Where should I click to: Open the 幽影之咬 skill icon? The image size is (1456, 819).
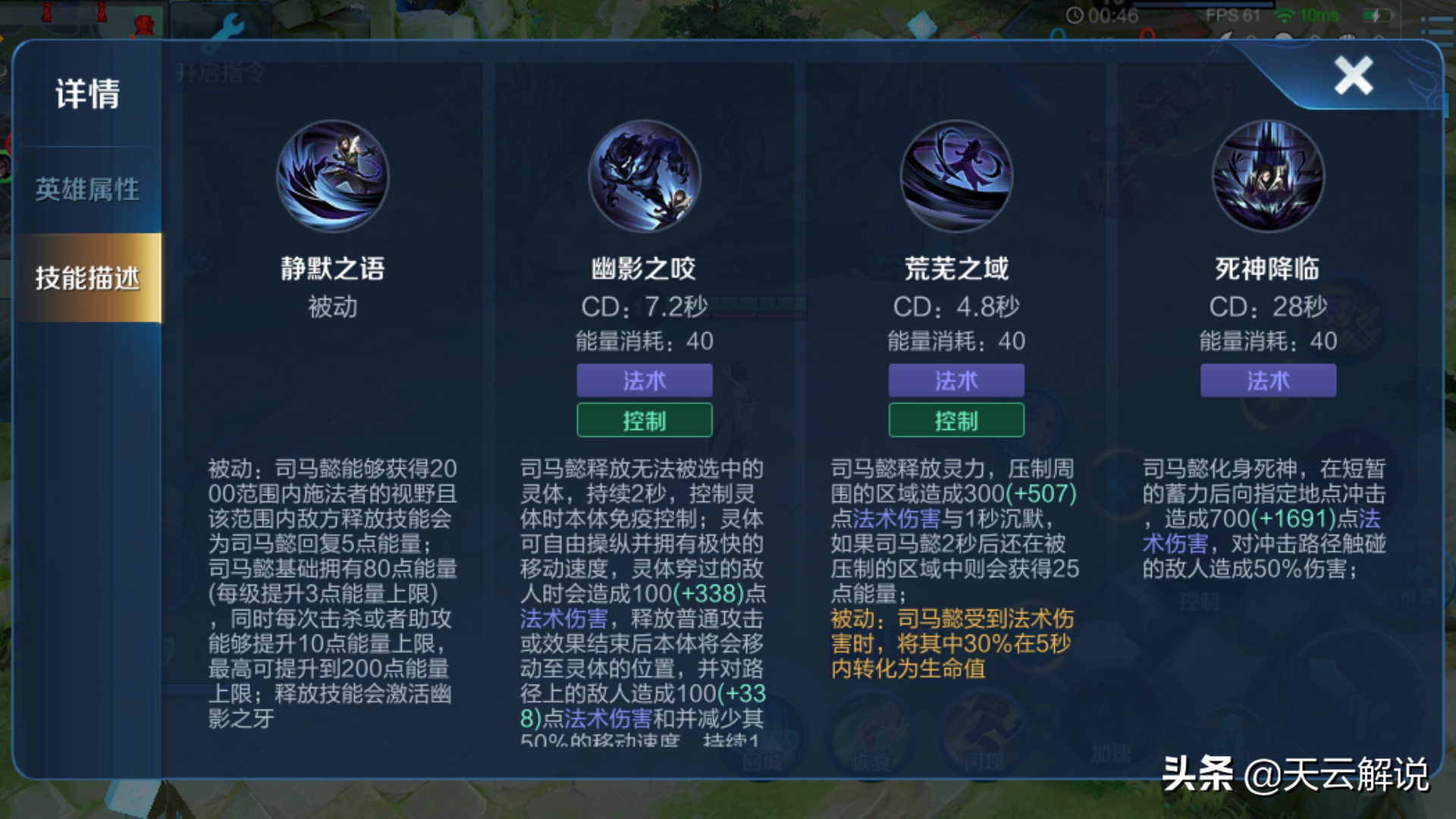(646, 176)
